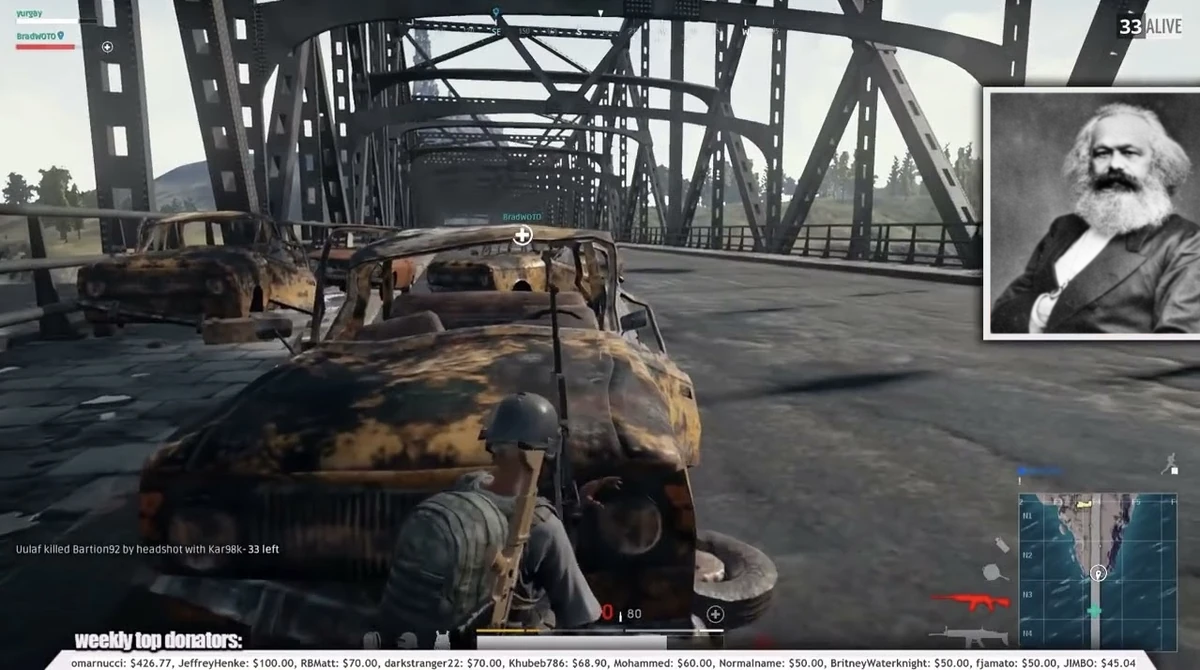Select teammate BradWOTO in squad list
The height and width of the screenshot is (670, 1200).
click(x=38, y=36)
